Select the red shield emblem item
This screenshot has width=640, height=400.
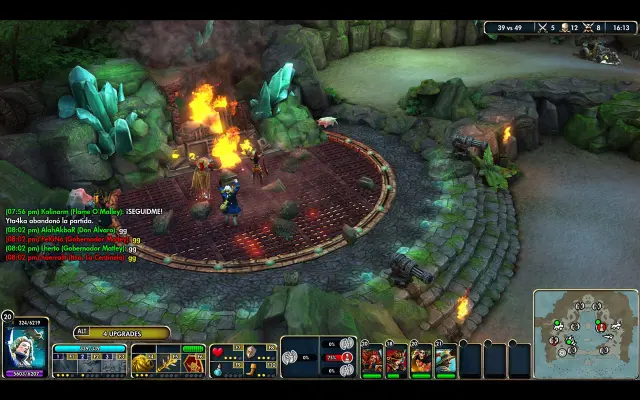[192, 365]
